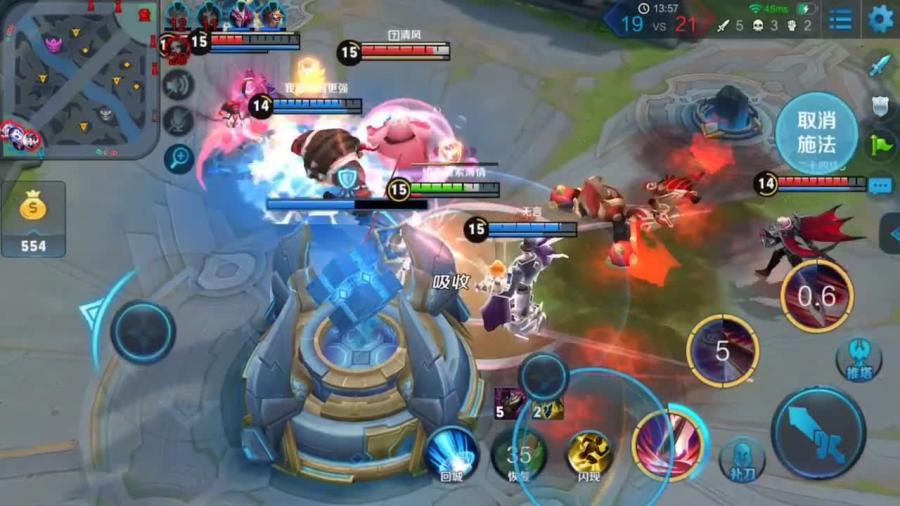Open the settings gear
900x506 pixels.
[x=880, y=18]
